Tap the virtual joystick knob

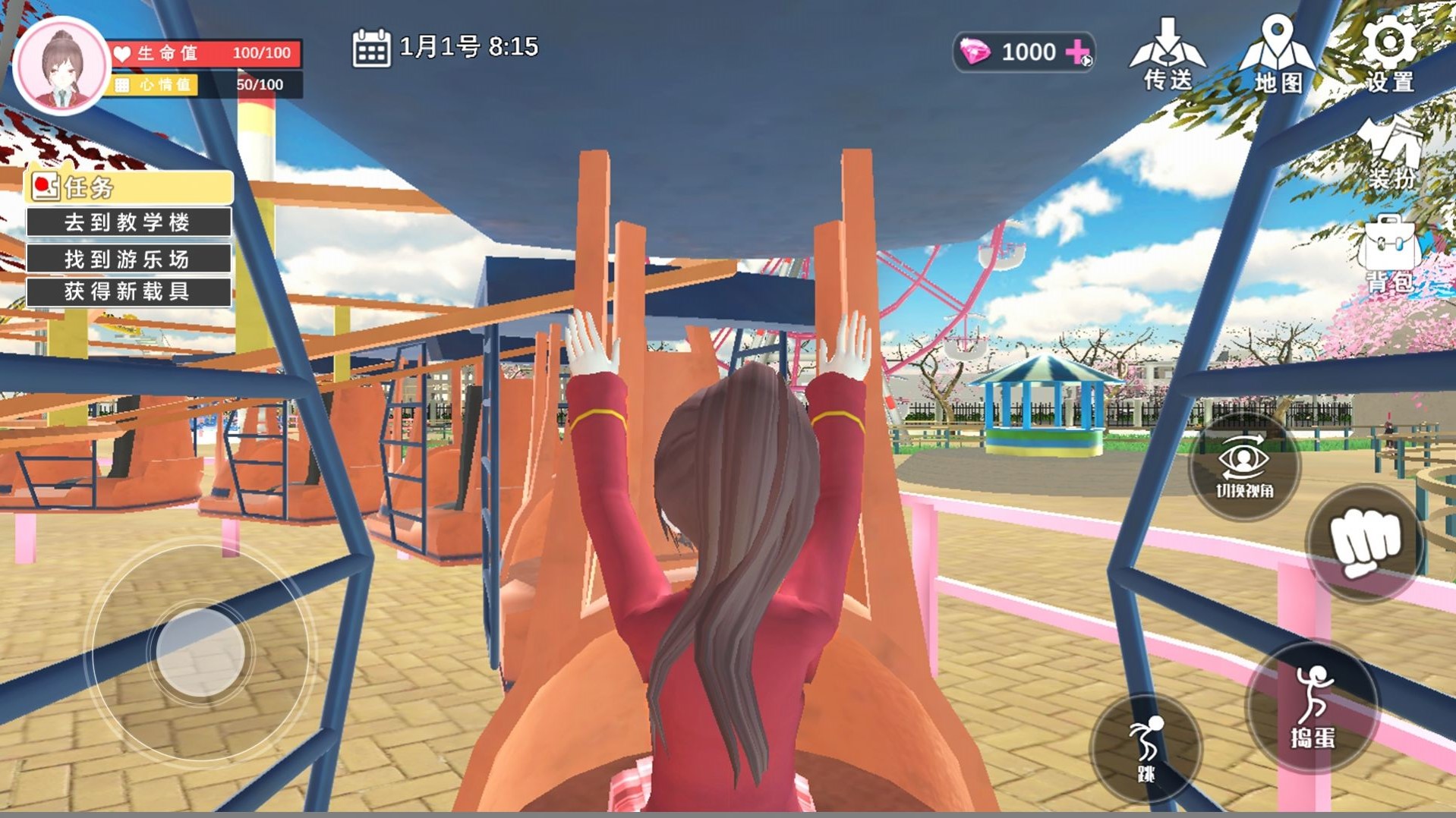tap(200, 653)
